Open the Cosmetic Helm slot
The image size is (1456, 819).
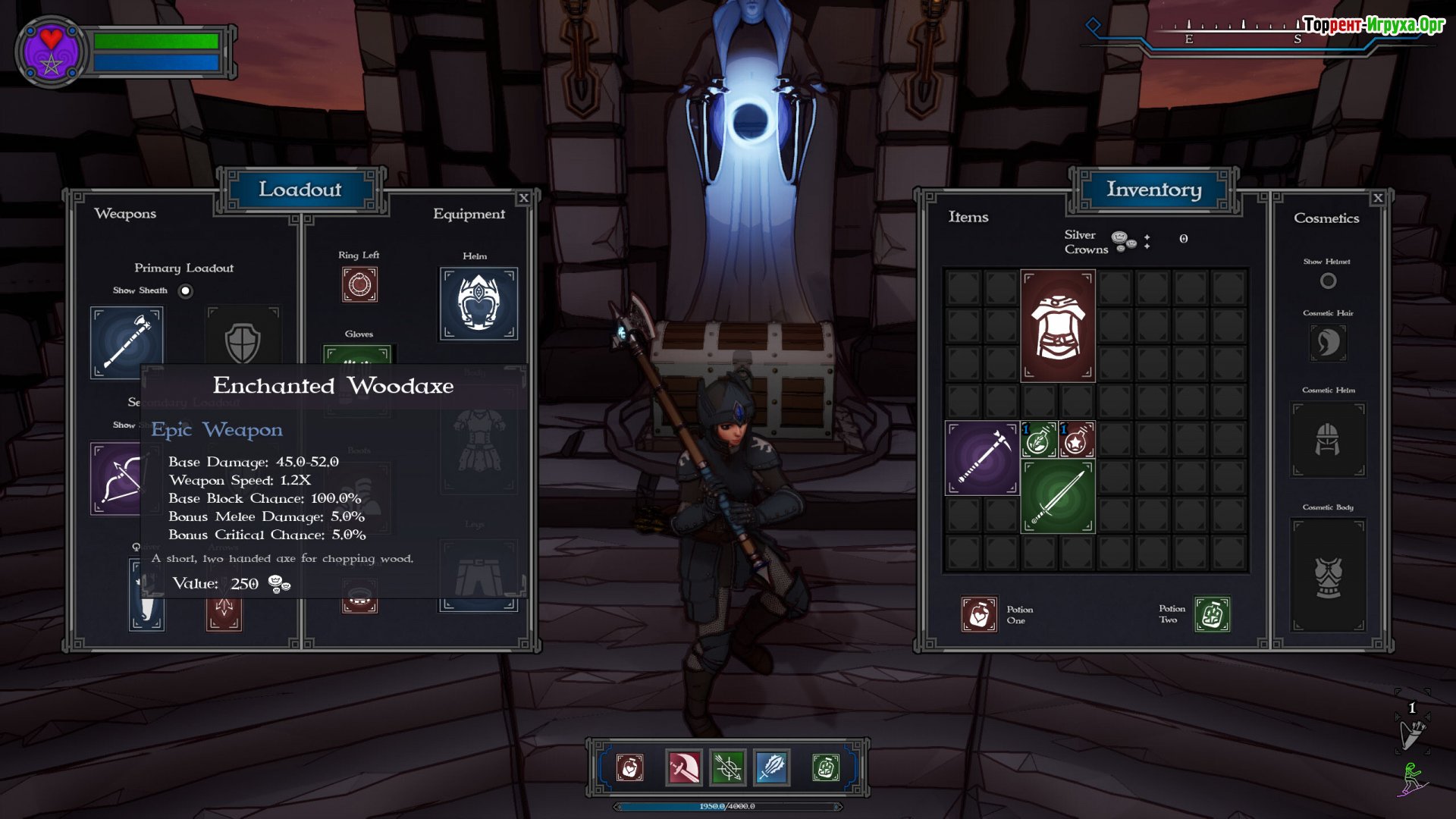[1328, 440]
